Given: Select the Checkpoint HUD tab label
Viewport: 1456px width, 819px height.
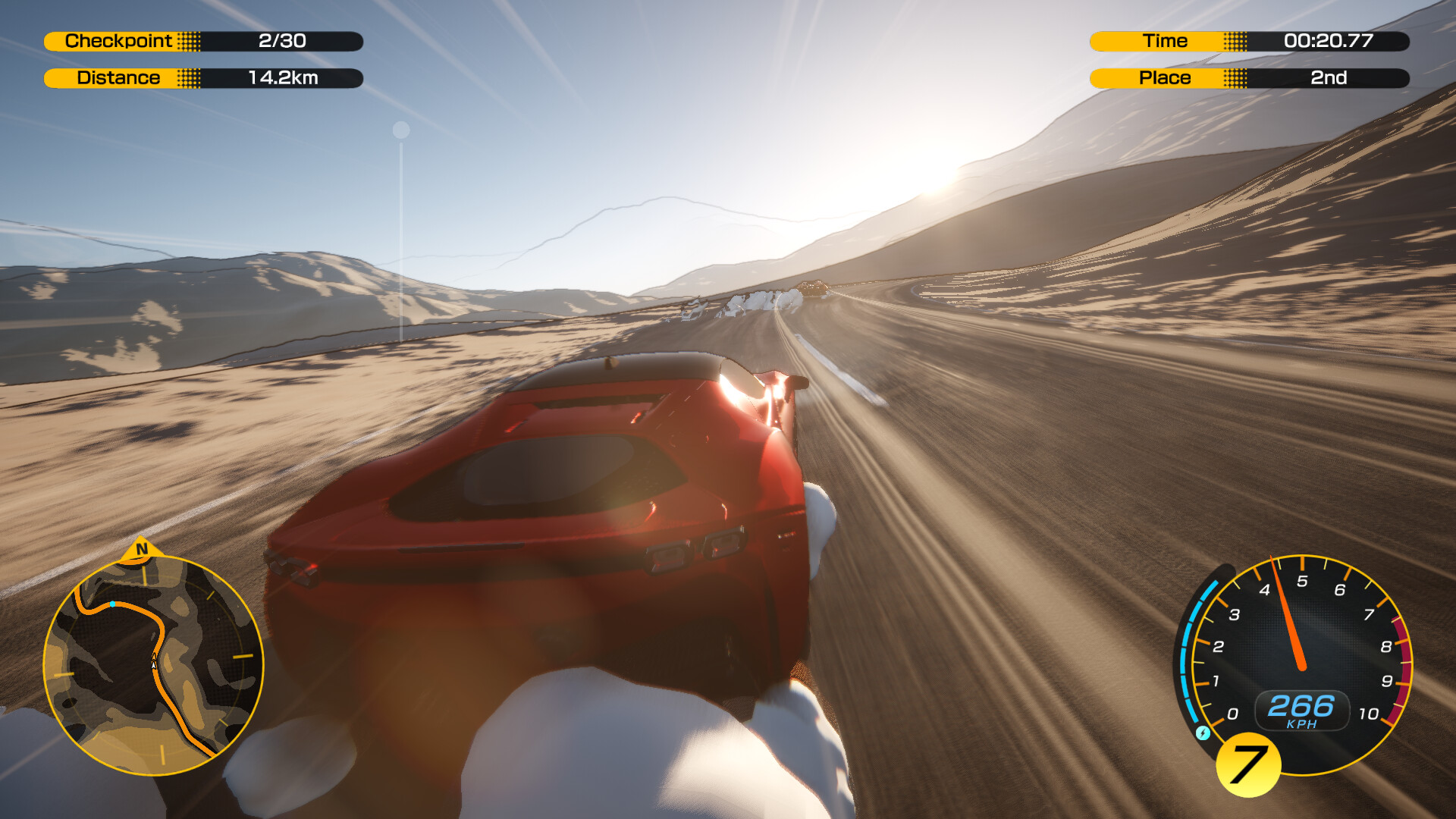Looking at the screenshot, I should (118, 42).
